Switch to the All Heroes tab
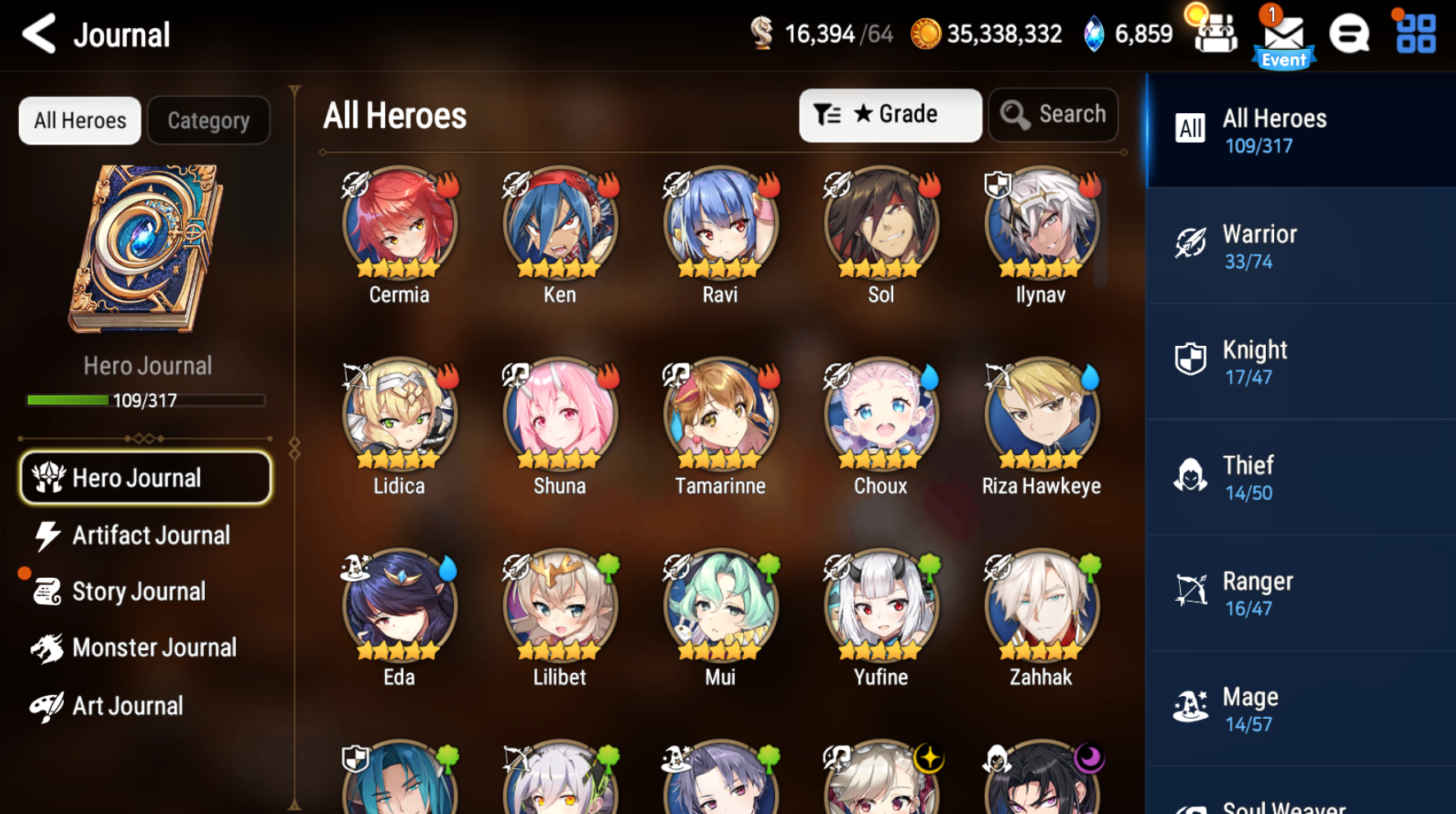 tap(79, 120)
